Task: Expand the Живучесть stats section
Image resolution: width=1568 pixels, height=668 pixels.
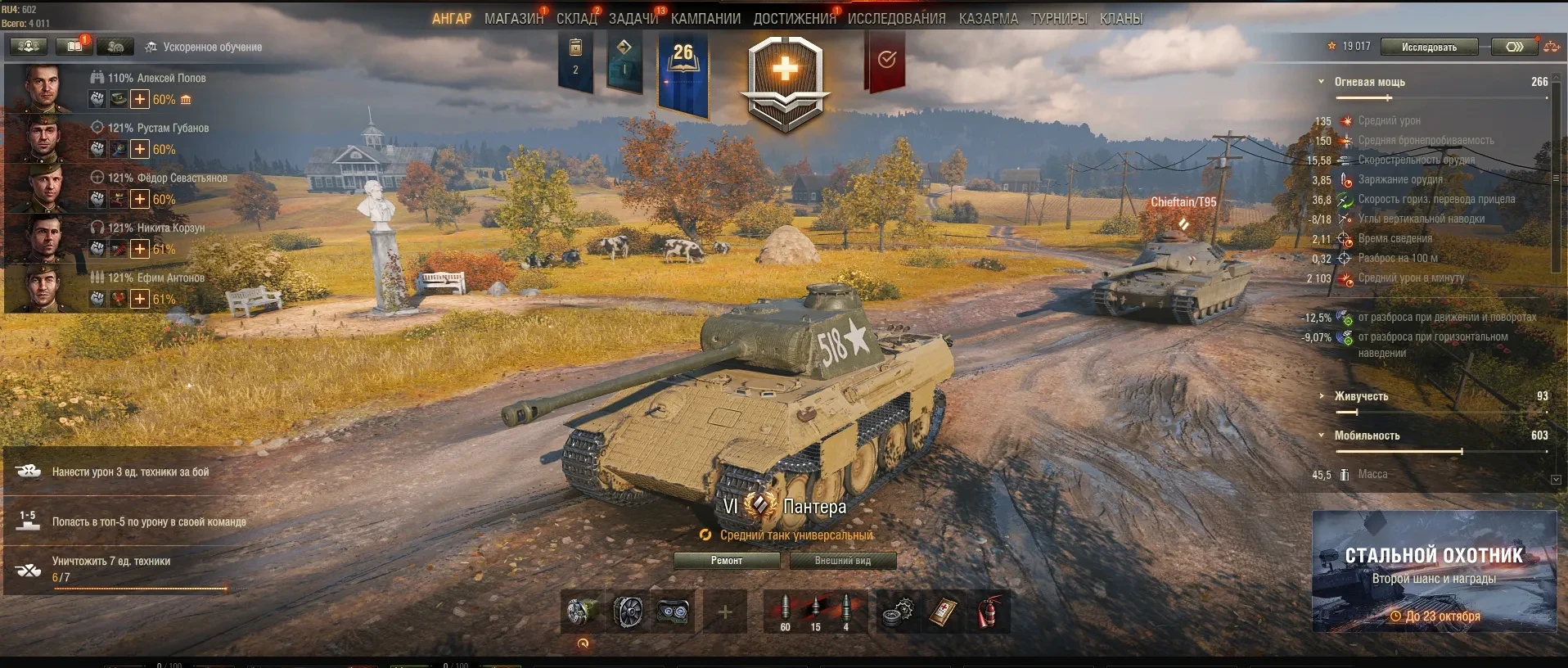Action: tap(1321, 396)
